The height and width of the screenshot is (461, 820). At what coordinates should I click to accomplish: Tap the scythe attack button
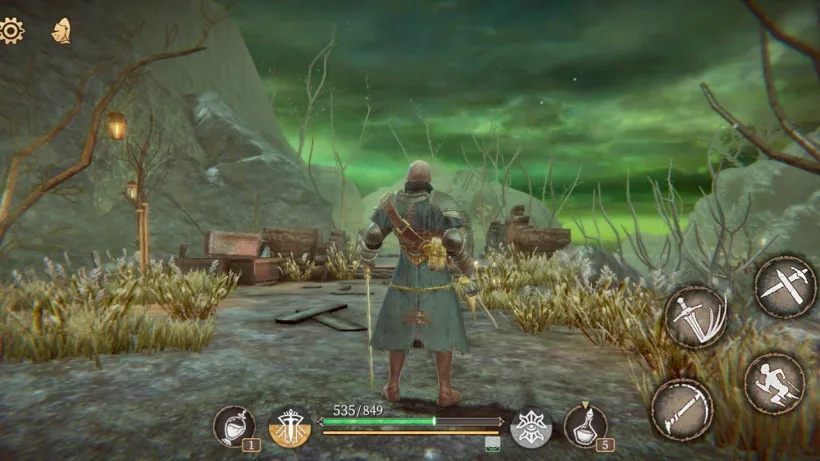pyautogui.click(x=681, y=408)
